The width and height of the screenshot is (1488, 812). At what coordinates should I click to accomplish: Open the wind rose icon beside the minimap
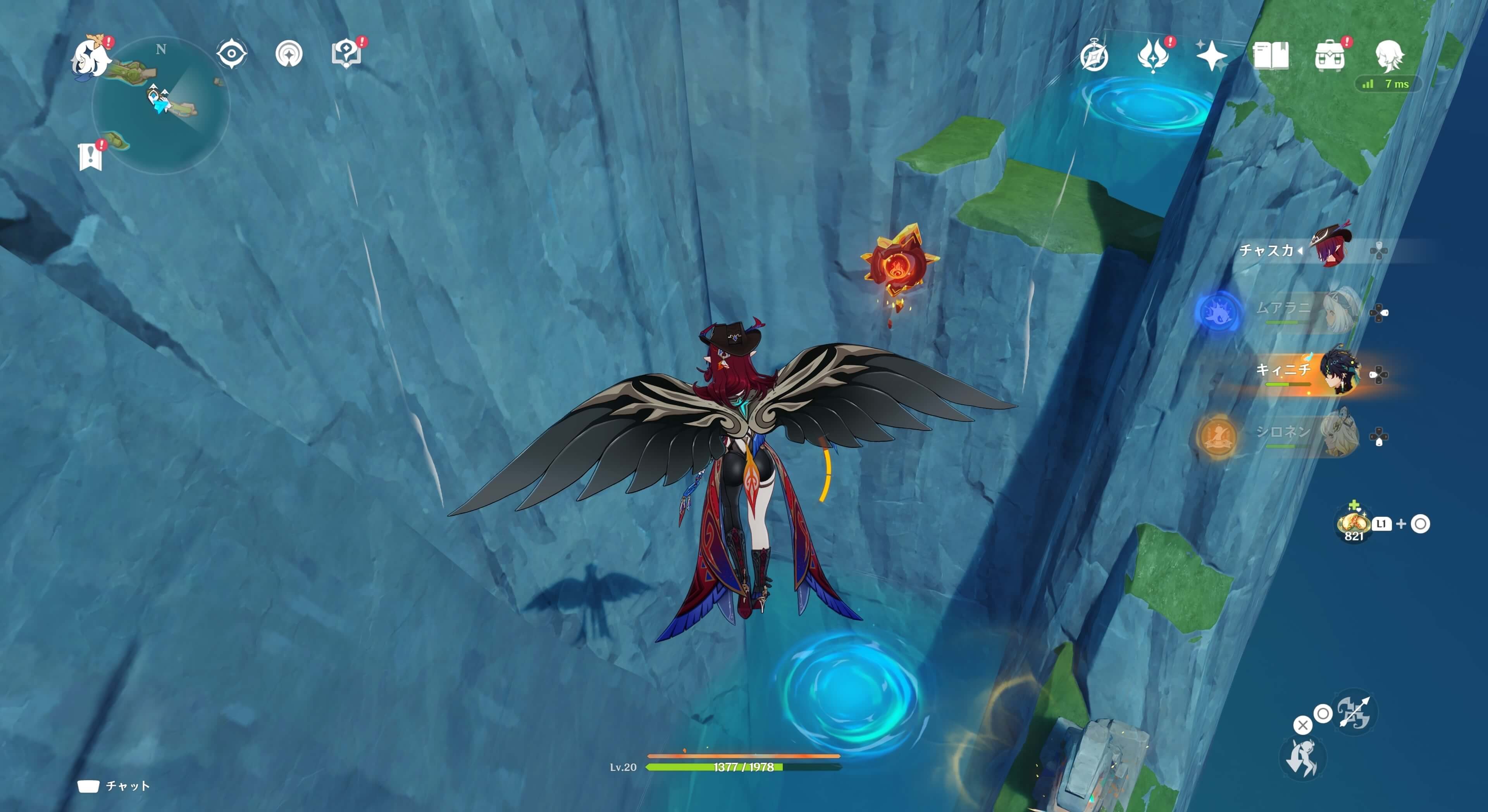(x=289, y=54)
